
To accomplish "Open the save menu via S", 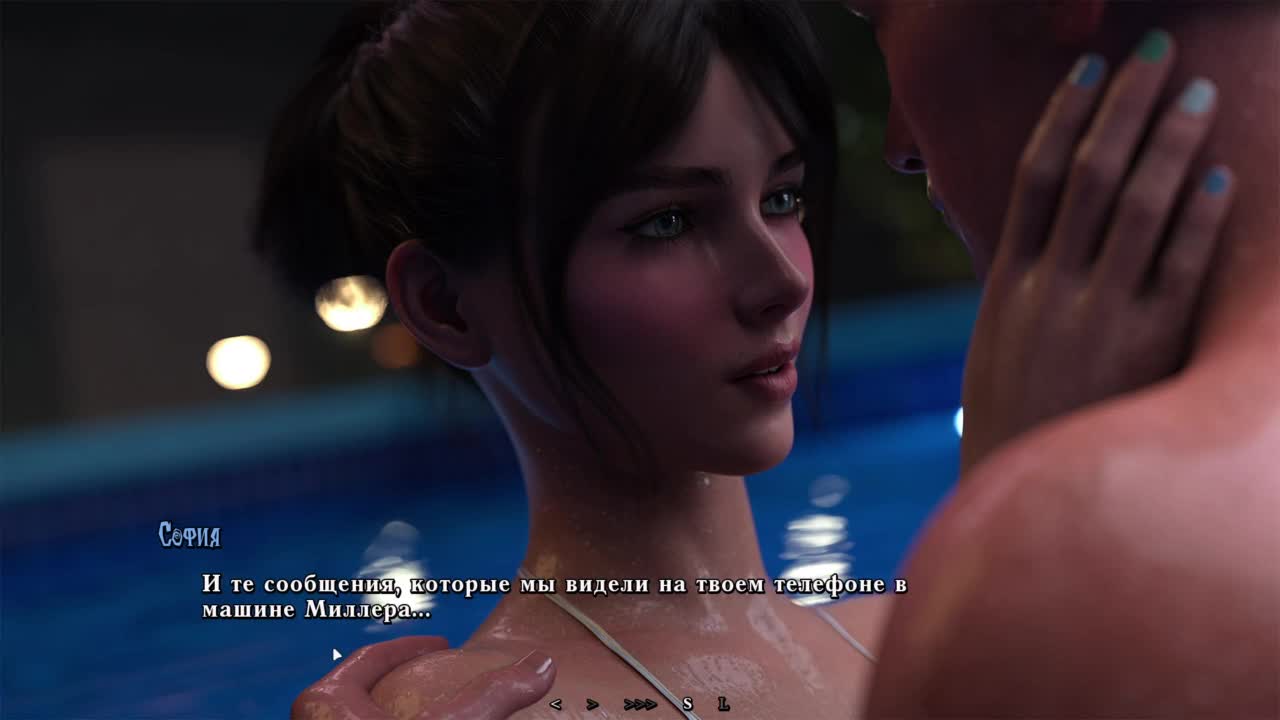I will point(687,704).
